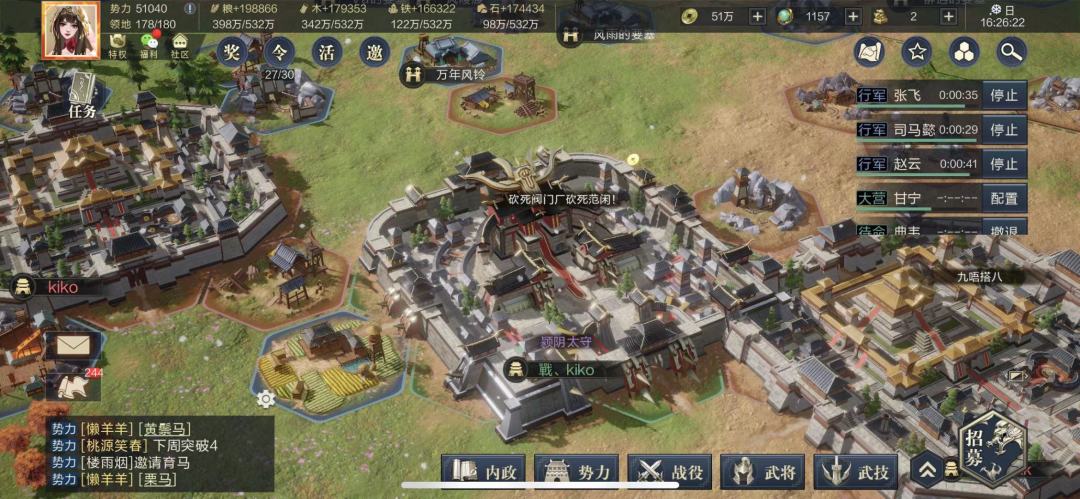The image size is (1080, 499).
Task: Configure 甘宁's camp with 配置
Action: 1003,198
